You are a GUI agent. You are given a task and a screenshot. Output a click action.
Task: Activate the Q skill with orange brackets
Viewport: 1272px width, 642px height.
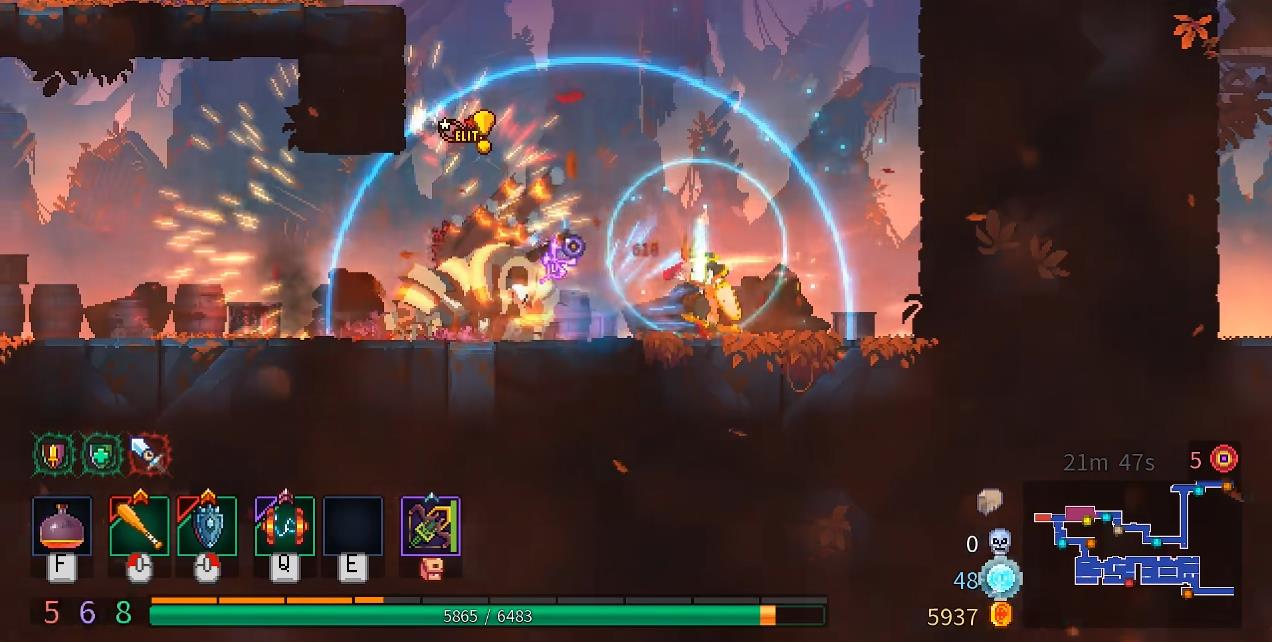(284, 526)
